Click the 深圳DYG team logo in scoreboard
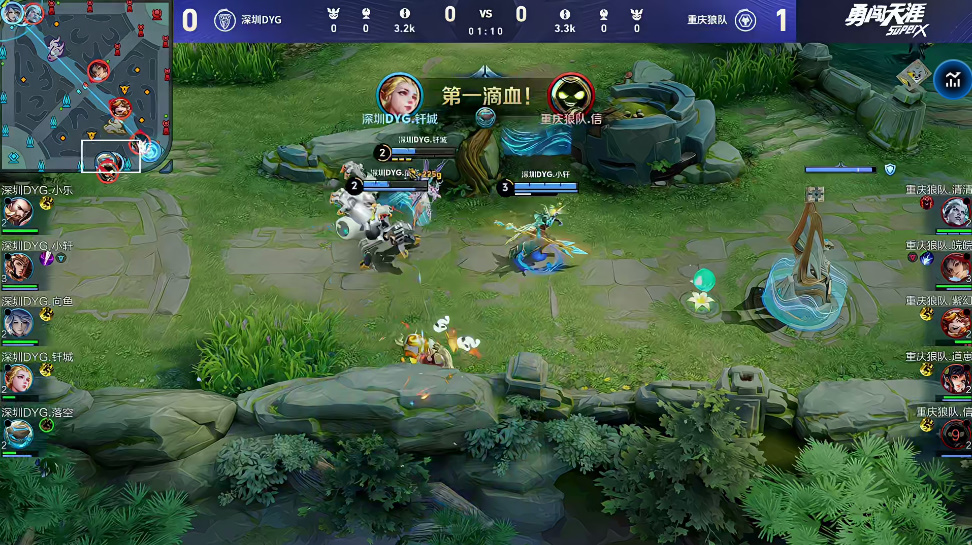This screenshot has width=972, height=545. click(x=225, y=20)
